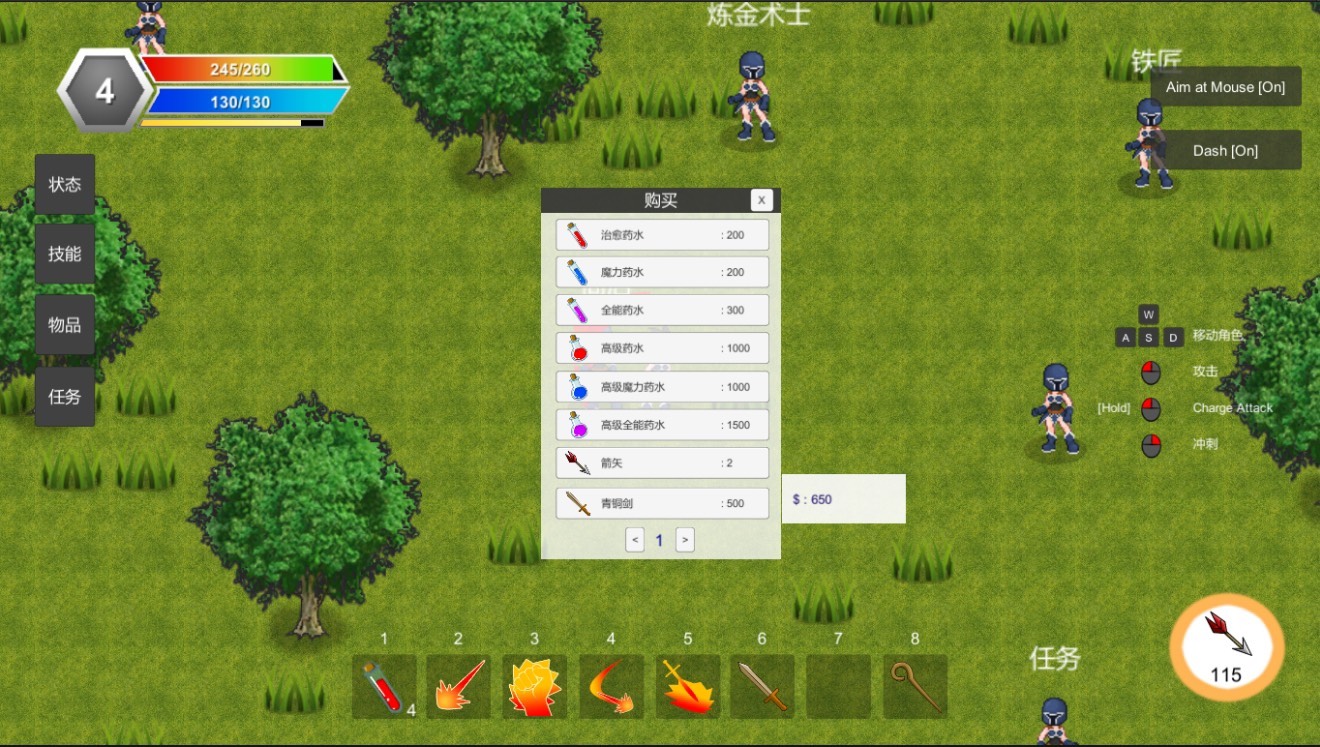Go to the previous shop page

click(635, 540)
